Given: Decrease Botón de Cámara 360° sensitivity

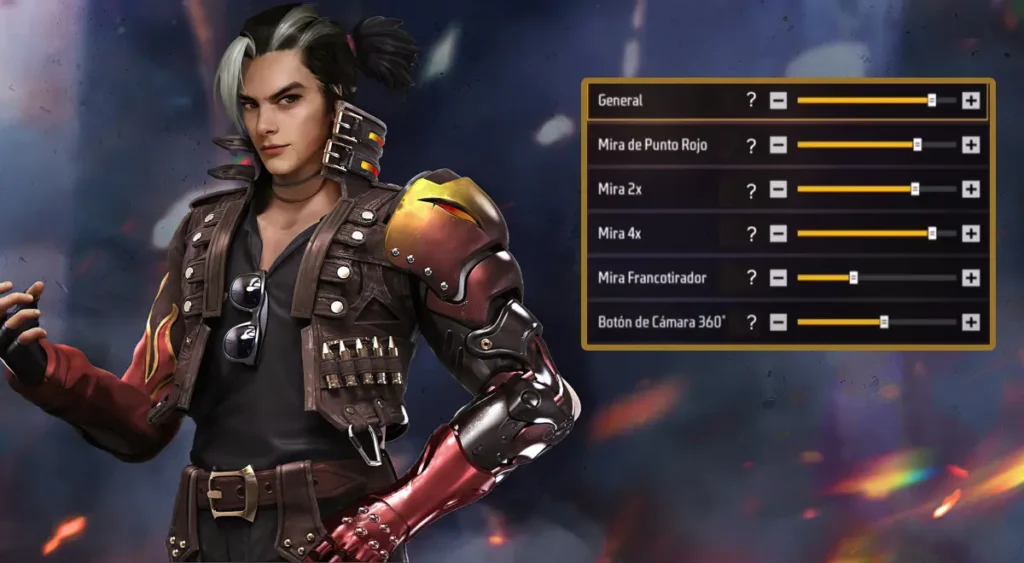Looking at the screenshot, I should click(778, 322).
